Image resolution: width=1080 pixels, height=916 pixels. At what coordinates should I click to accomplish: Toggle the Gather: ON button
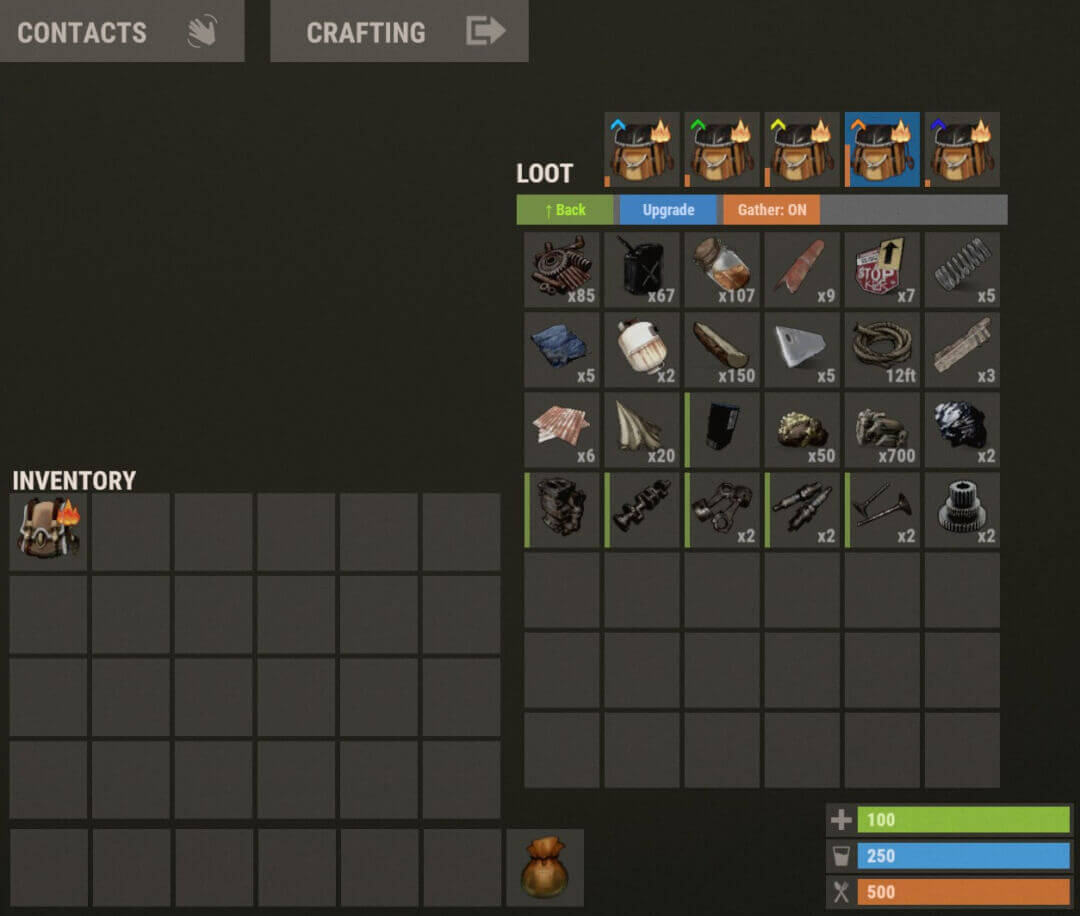771,210
